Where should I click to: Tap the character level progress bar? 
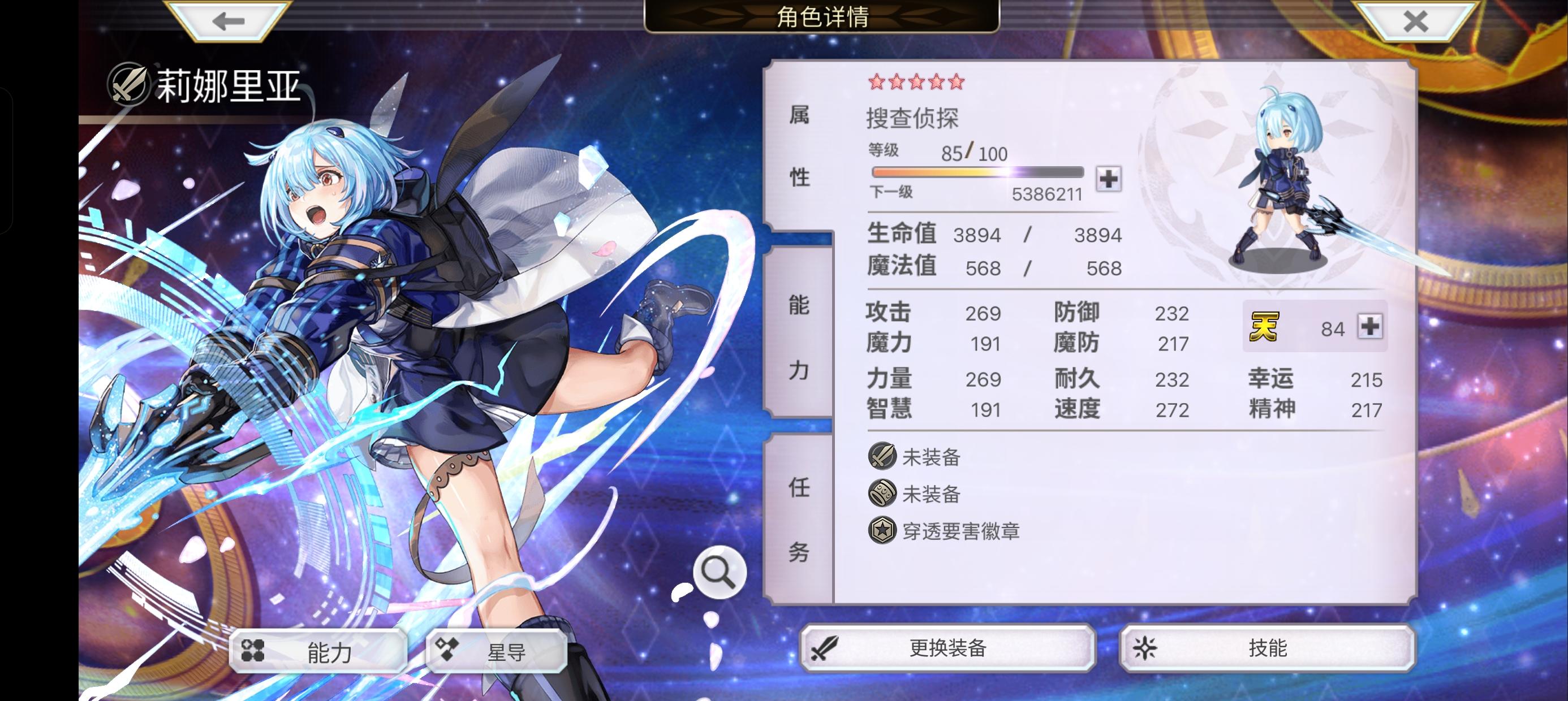tap(977, 174)
